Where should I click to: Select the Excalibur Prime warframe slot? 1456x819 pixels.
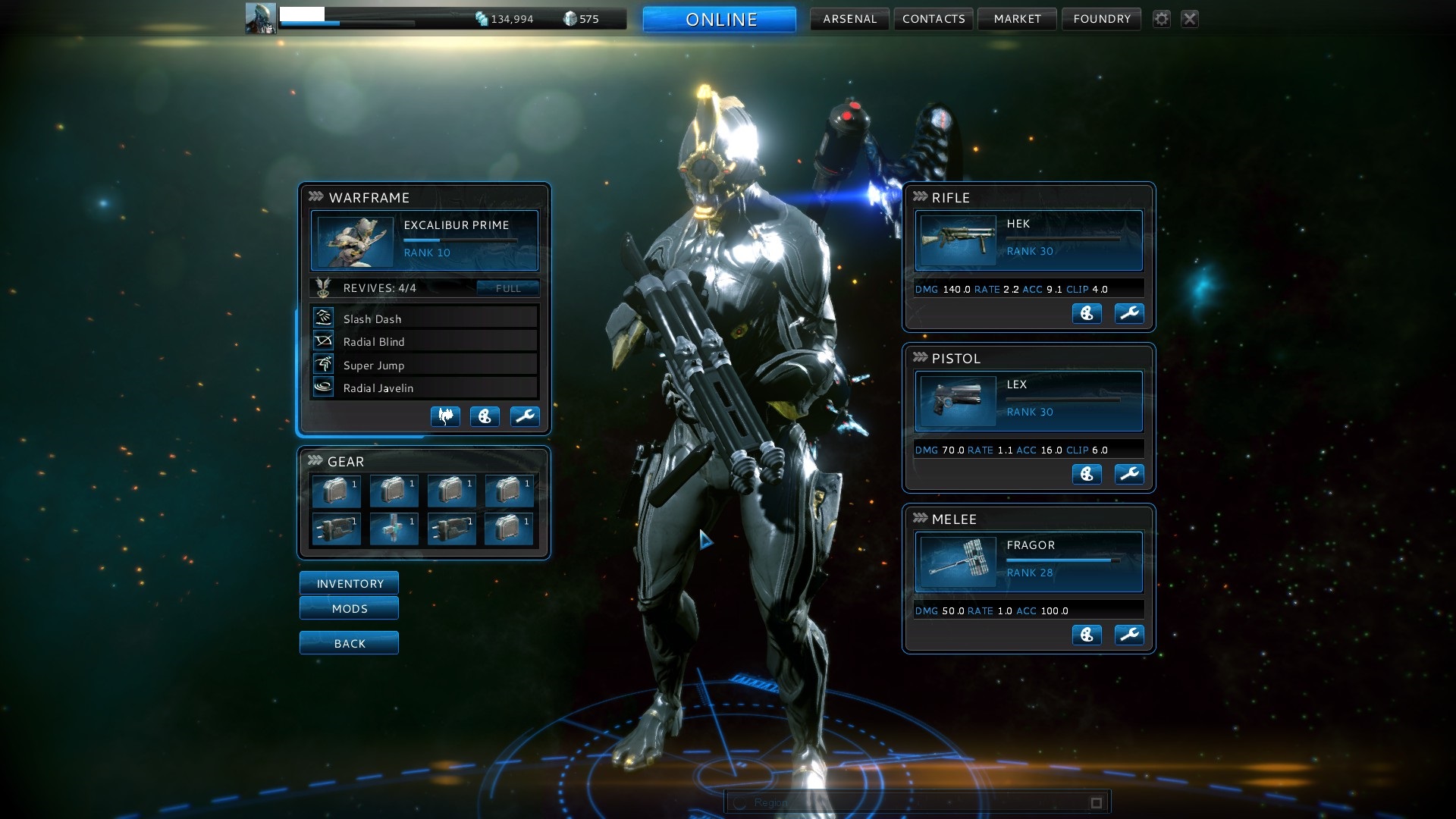[x=424, y=240]
